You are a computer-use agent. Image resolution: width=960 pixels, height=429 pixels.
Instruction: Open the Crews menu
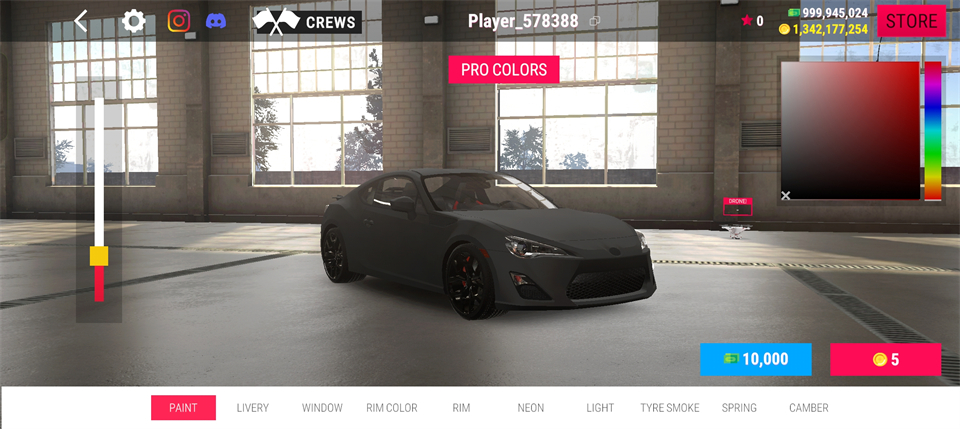(307, 21)
